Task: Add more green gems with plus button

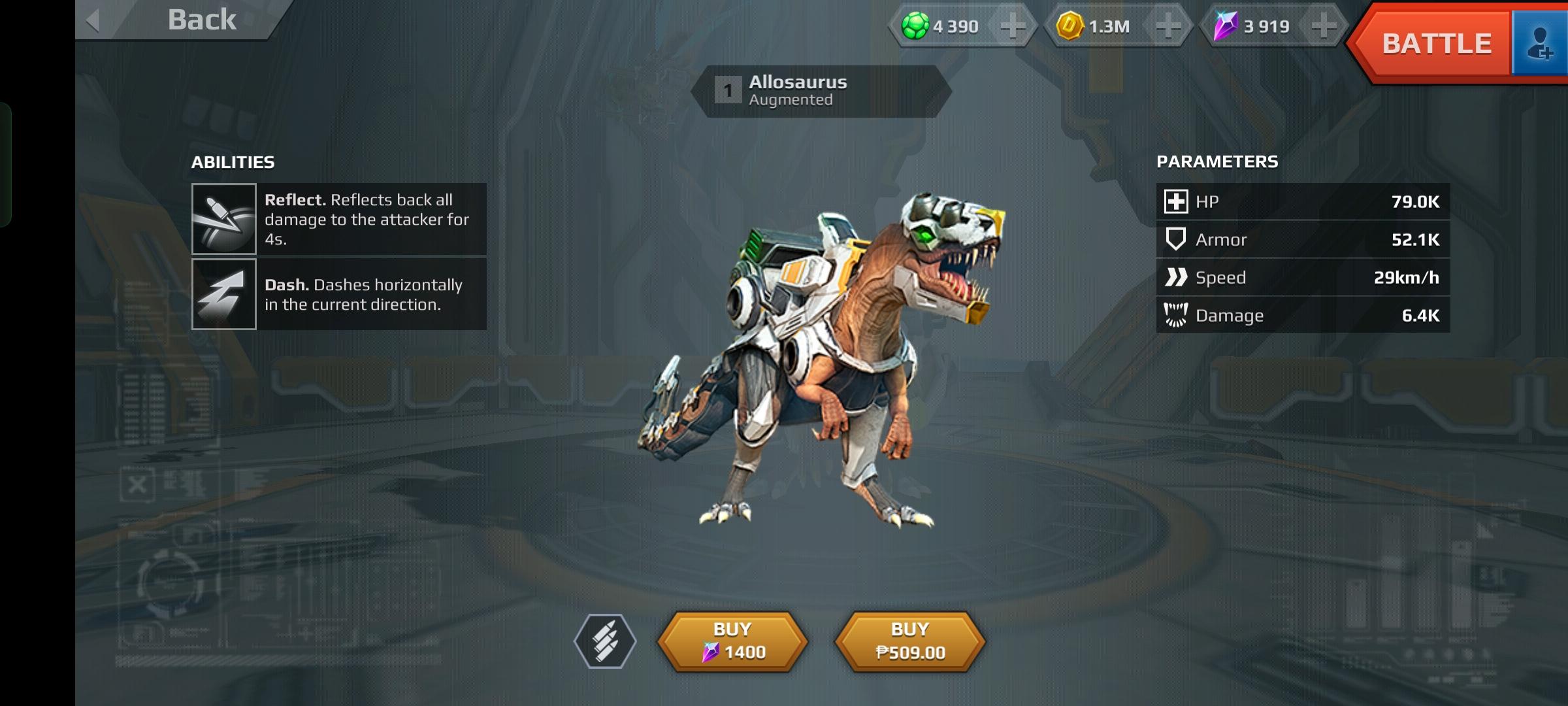Action: 1013,26
